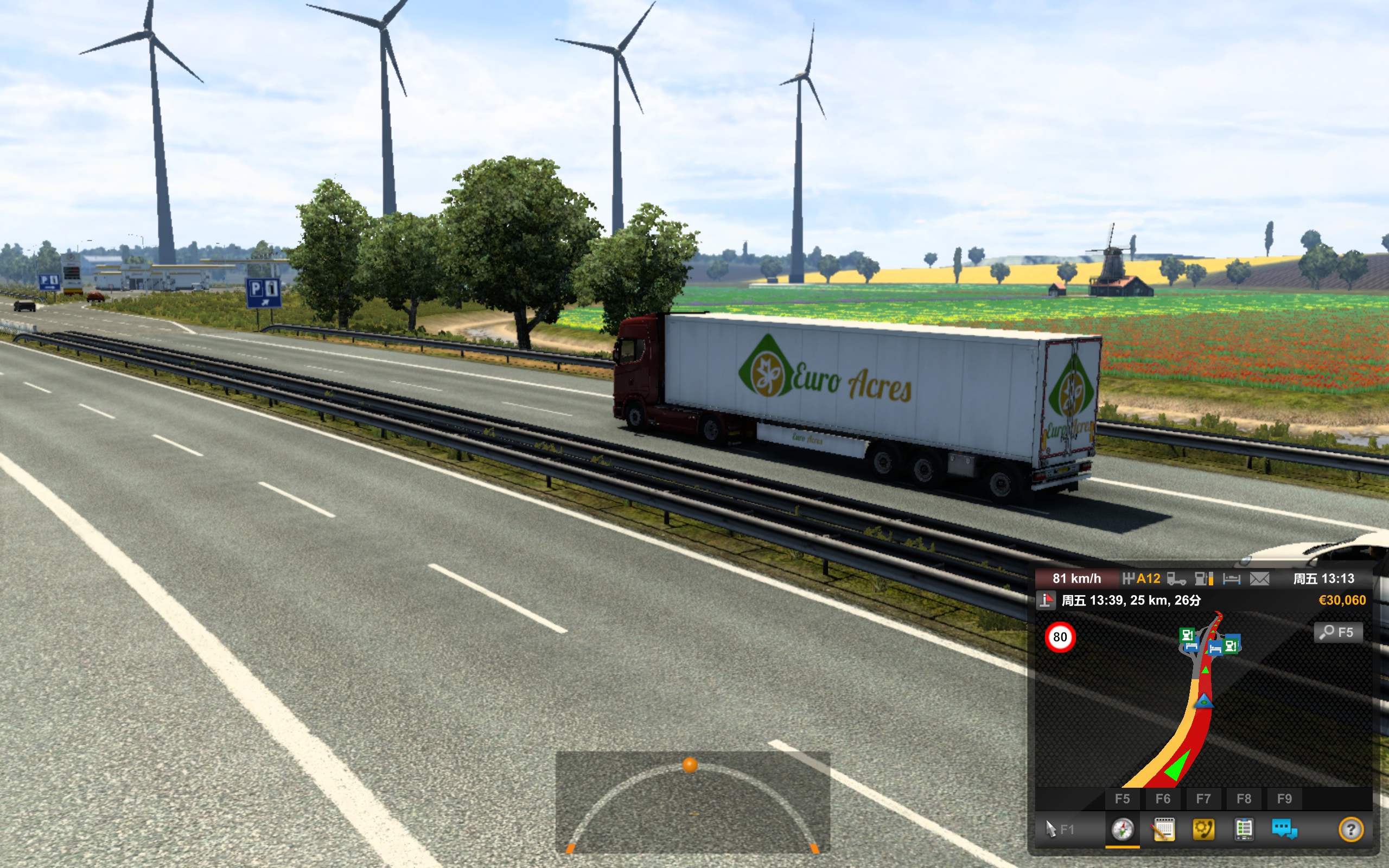1389x868 pixels.
Task: Open the yellow assistance phone tab
Action: 1203,829
